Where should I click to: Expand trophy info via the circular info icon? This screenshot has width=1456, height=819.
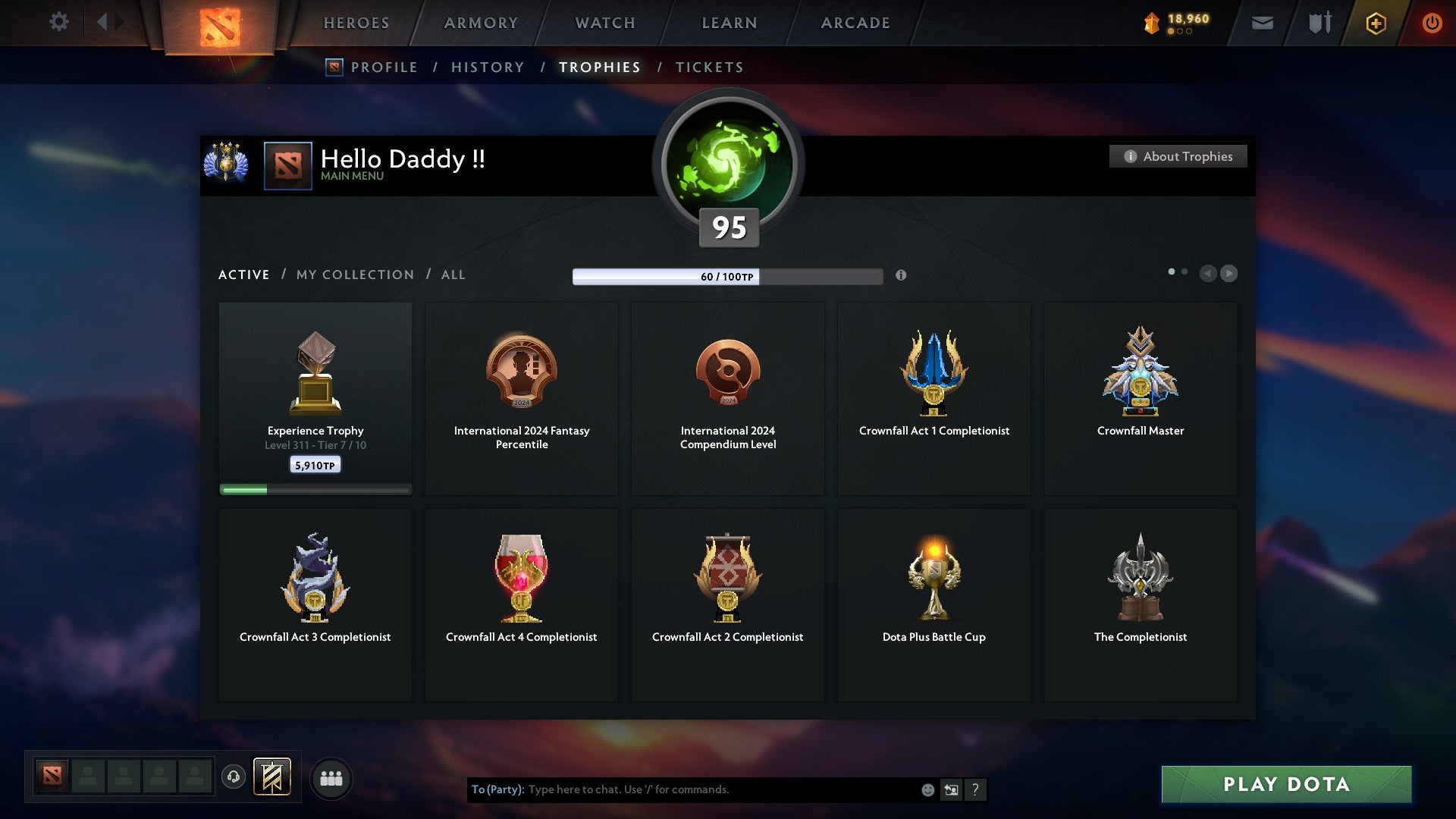coord(902,276)
